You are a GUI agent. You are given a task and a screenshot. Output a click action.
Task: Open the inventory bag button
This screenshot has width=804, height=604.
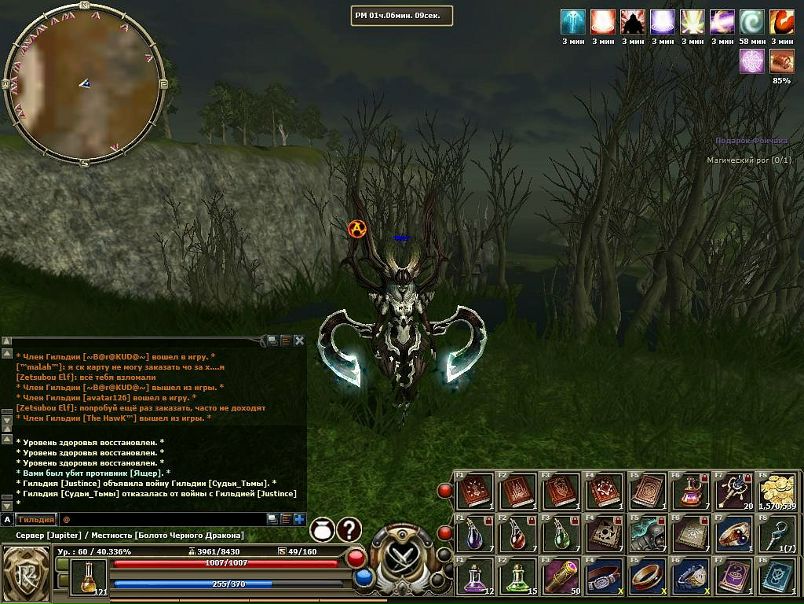point(322,530)
